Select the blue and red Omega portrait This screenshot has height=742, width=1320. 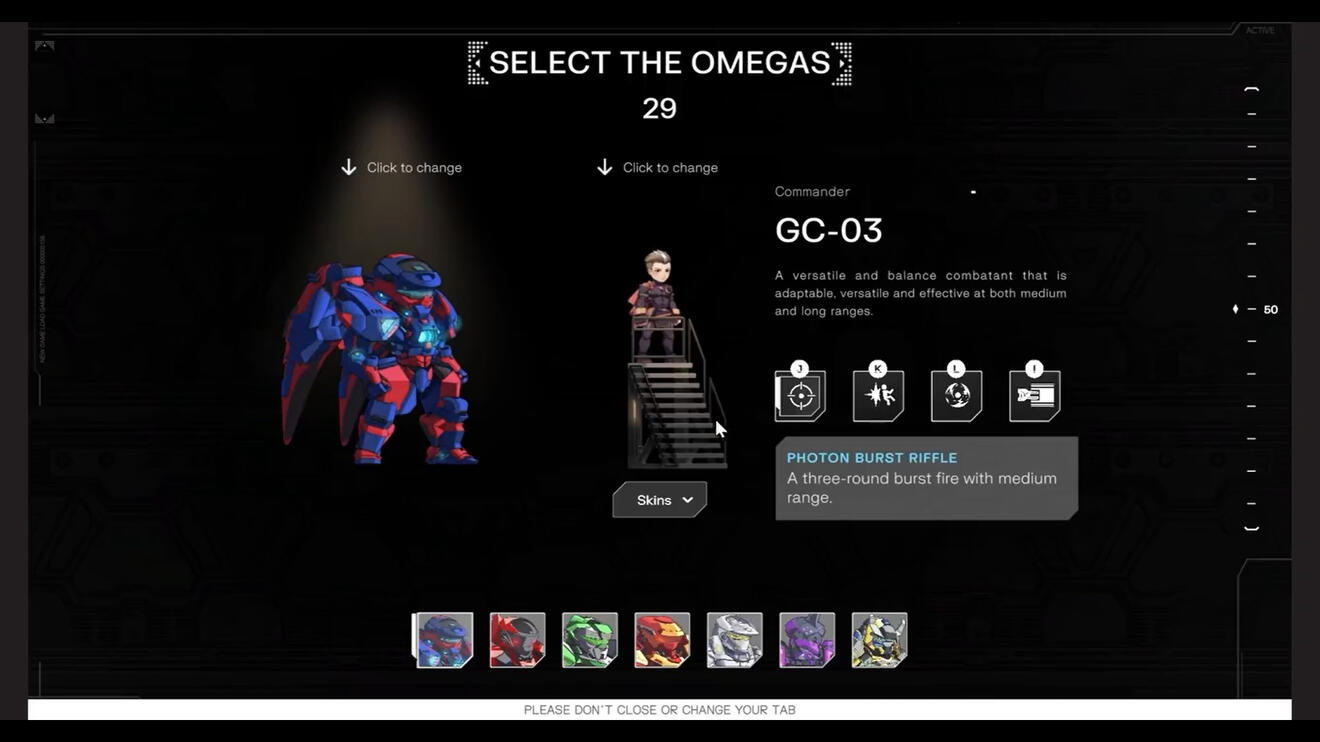444,640
